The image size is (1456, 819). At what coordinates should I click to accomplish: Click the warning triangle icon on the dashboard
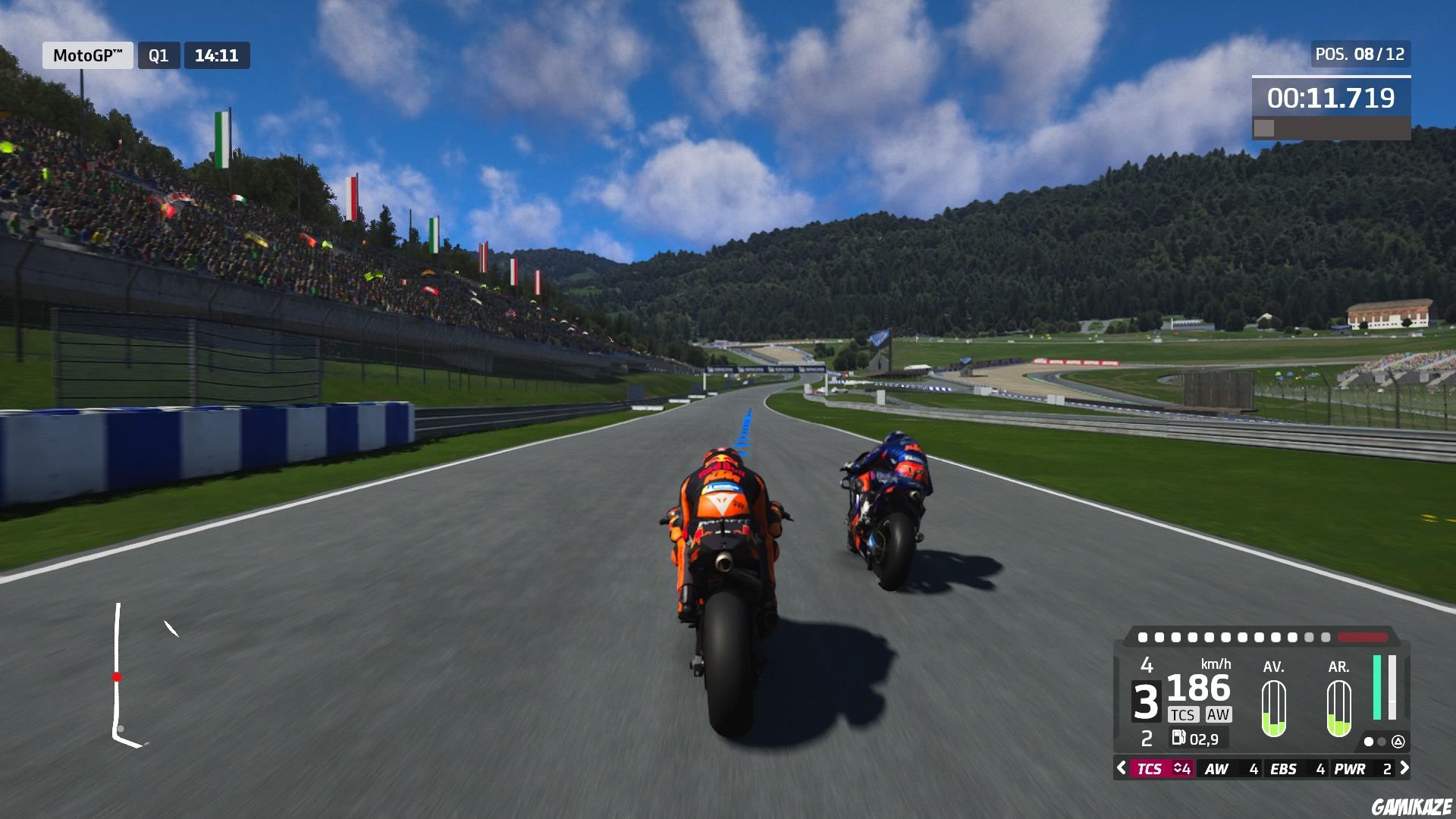1399,742
